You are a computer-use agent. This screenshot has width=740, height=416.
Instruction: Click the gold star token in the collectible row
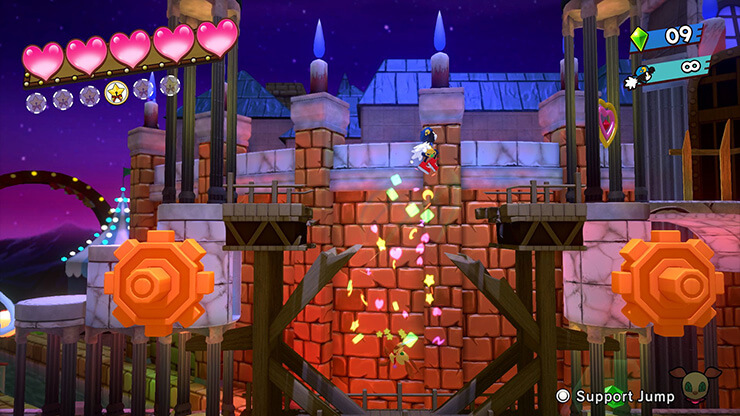coord(116,93)
